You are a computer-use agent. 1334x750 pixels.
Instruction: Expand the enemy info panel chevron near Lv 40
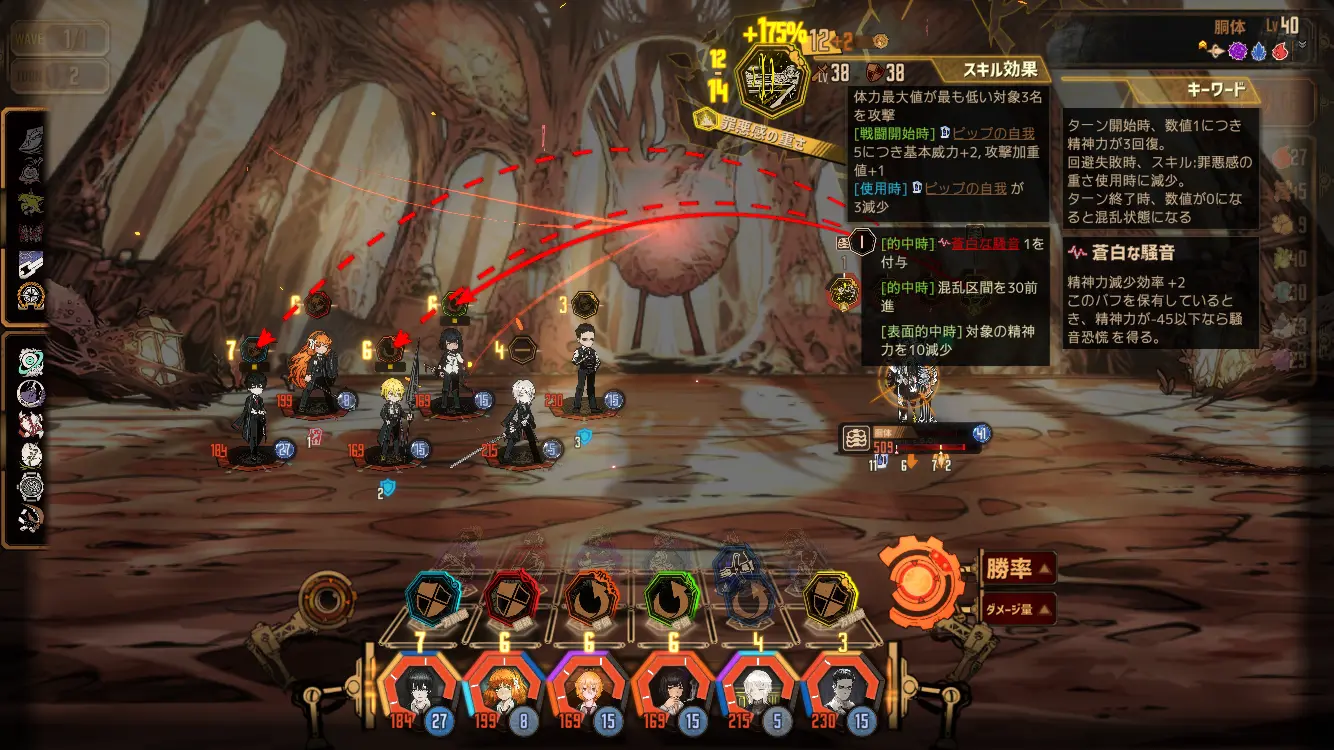(1302, 45)
